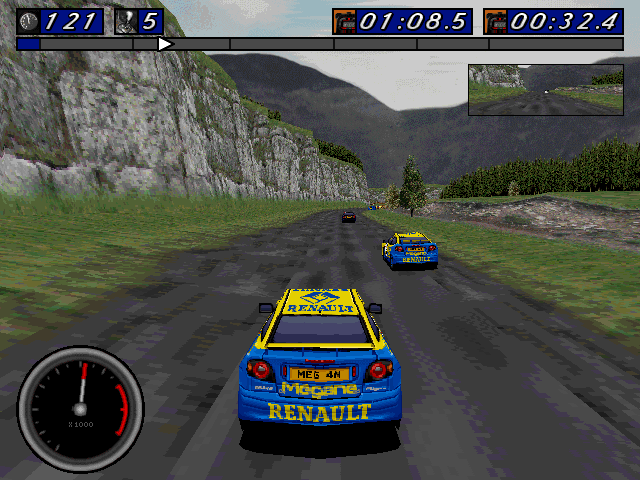Click the car icon beside the 01:08.5 timer
Screen dimensions: 640x480
tap(345, 21)
